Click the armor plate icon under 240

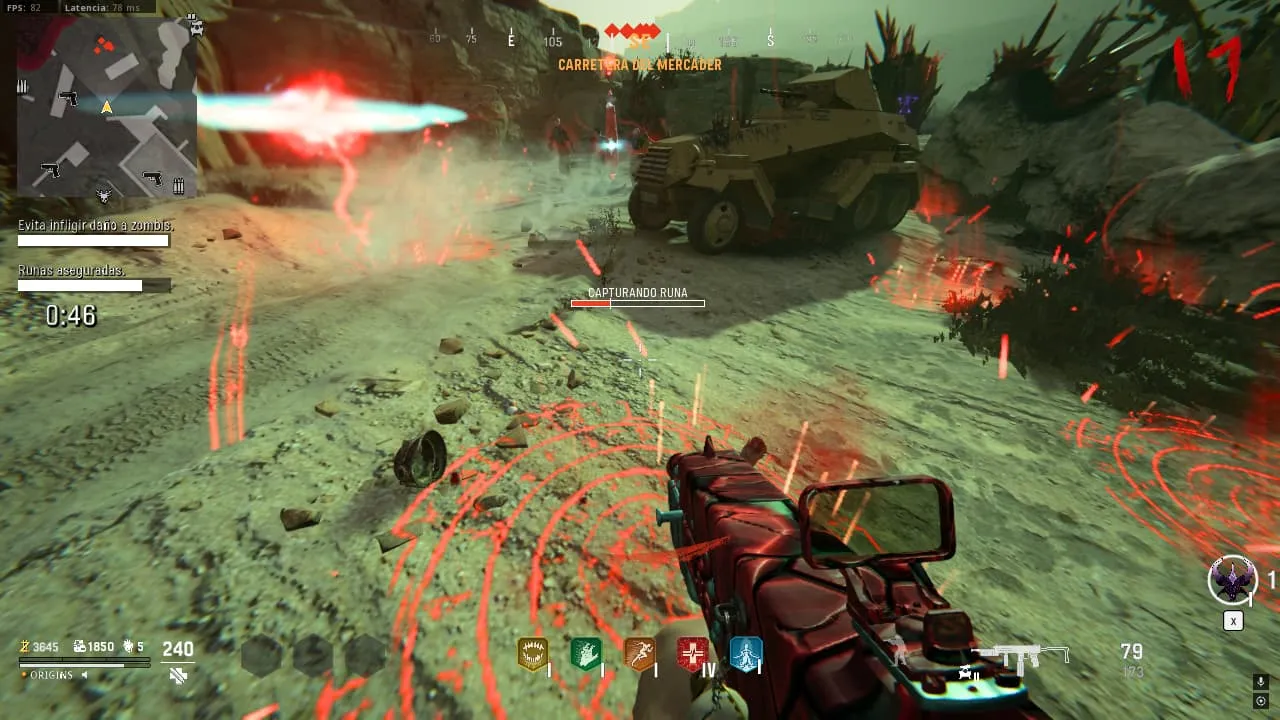(x=178, y=676)
